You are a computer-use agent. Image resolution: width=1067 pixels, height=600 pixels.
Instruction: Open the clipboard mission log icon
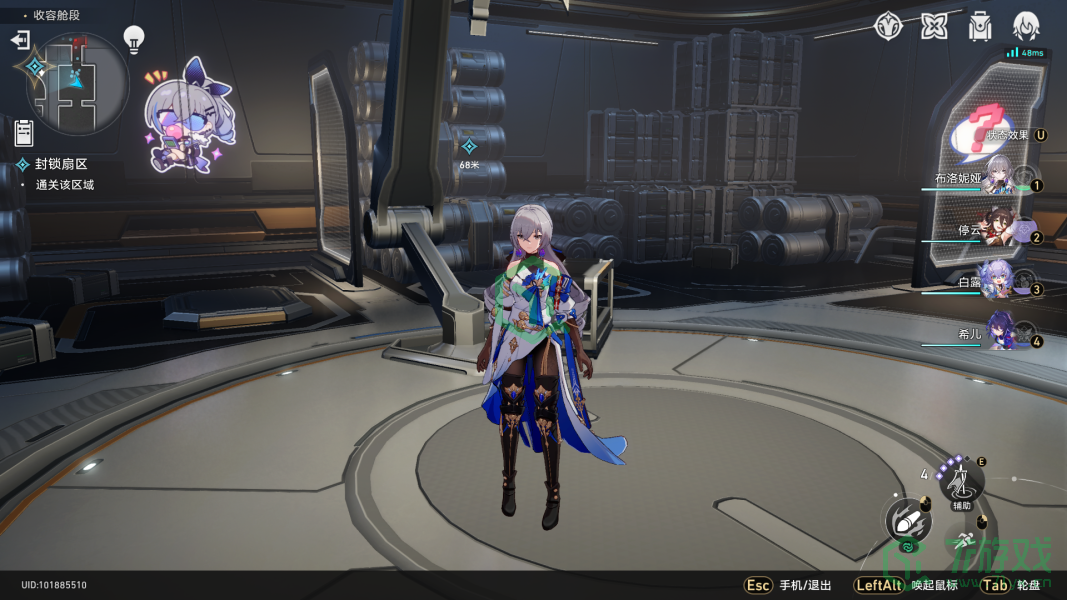coord(24,131)
